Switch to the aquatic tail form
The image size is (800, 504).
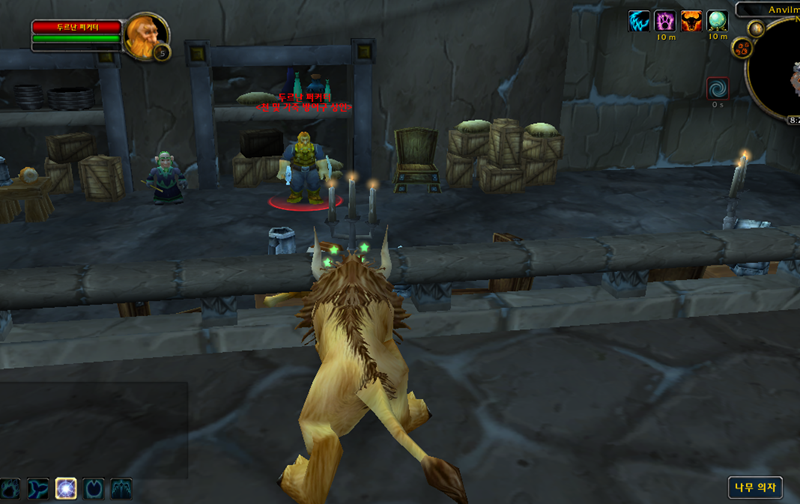38,489
